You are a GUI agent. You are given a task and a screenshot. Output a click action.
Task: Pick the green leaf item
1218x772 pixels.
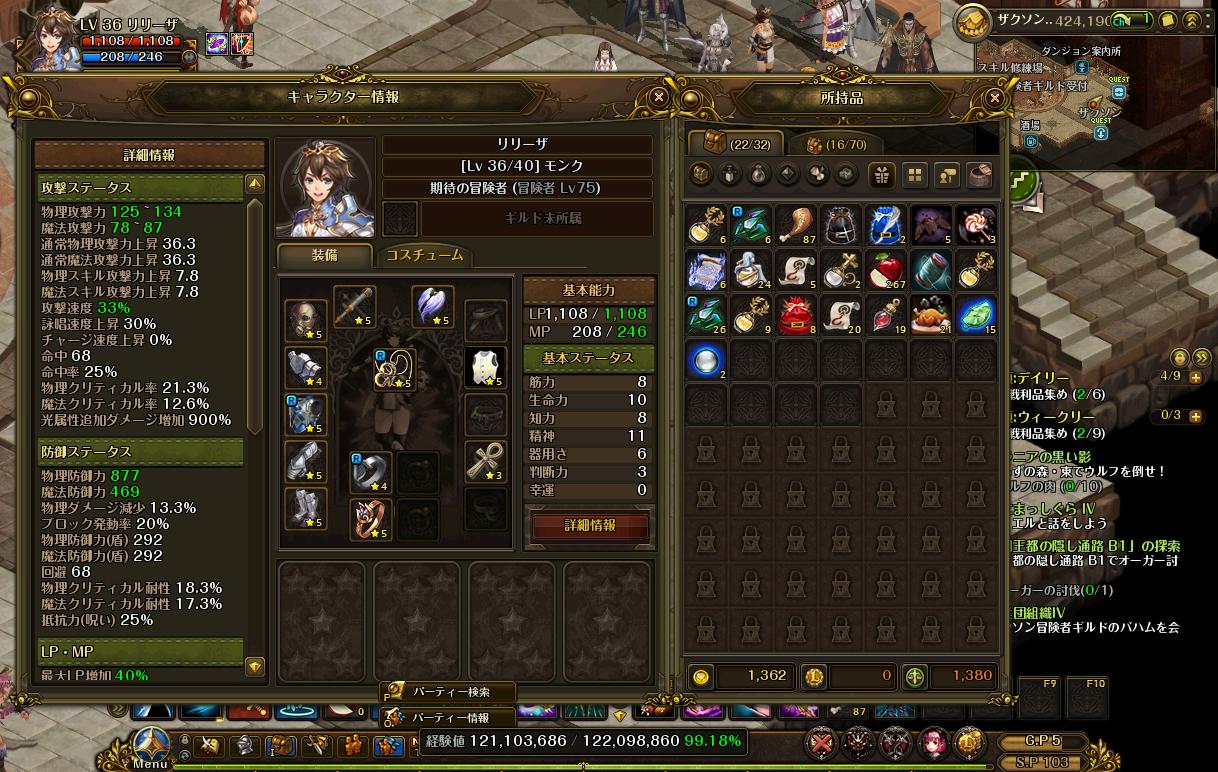(x=975, y=315)
